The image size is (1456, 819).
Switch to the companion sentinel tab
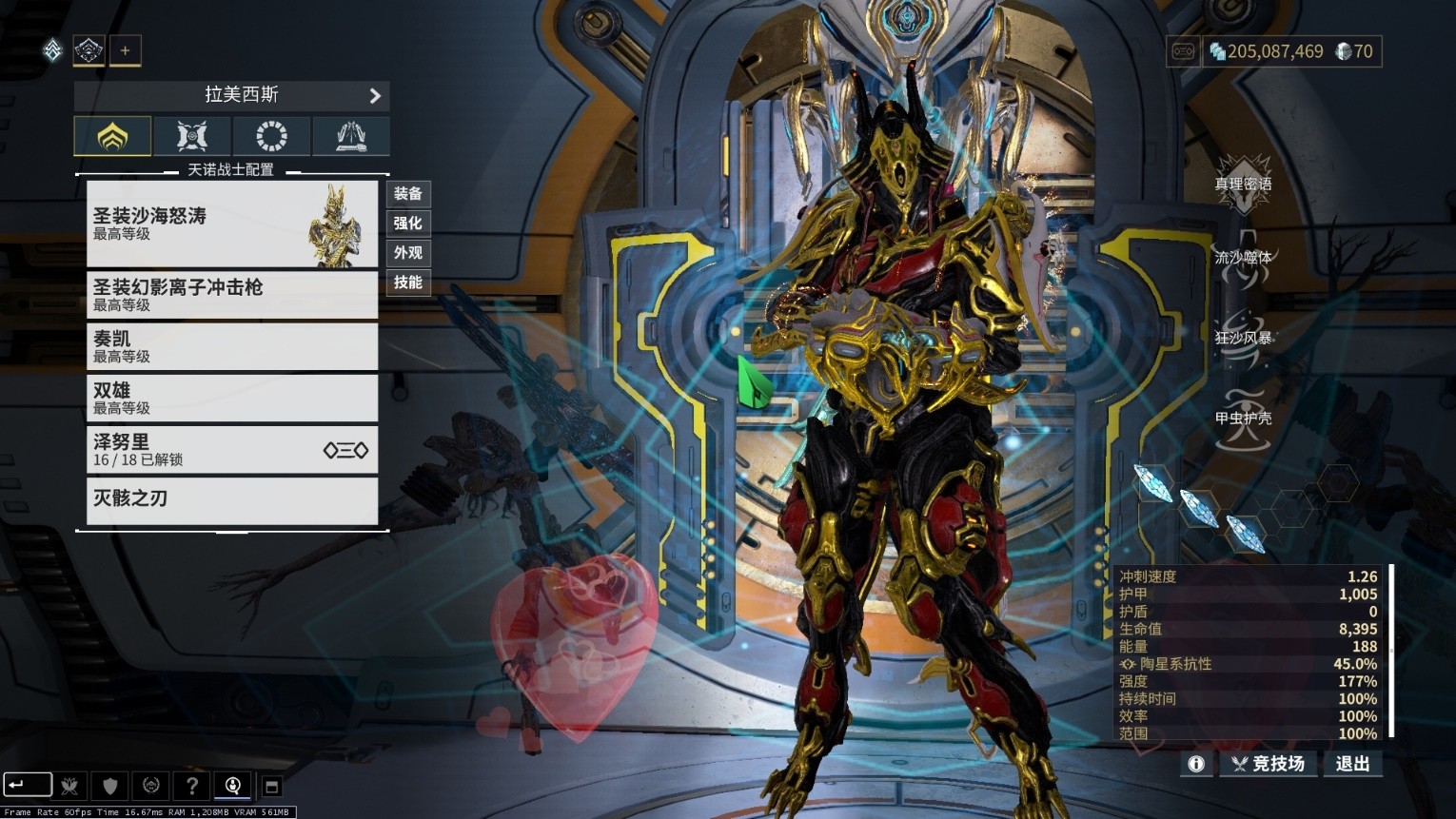pyautogui.click(x=192, y=136)
